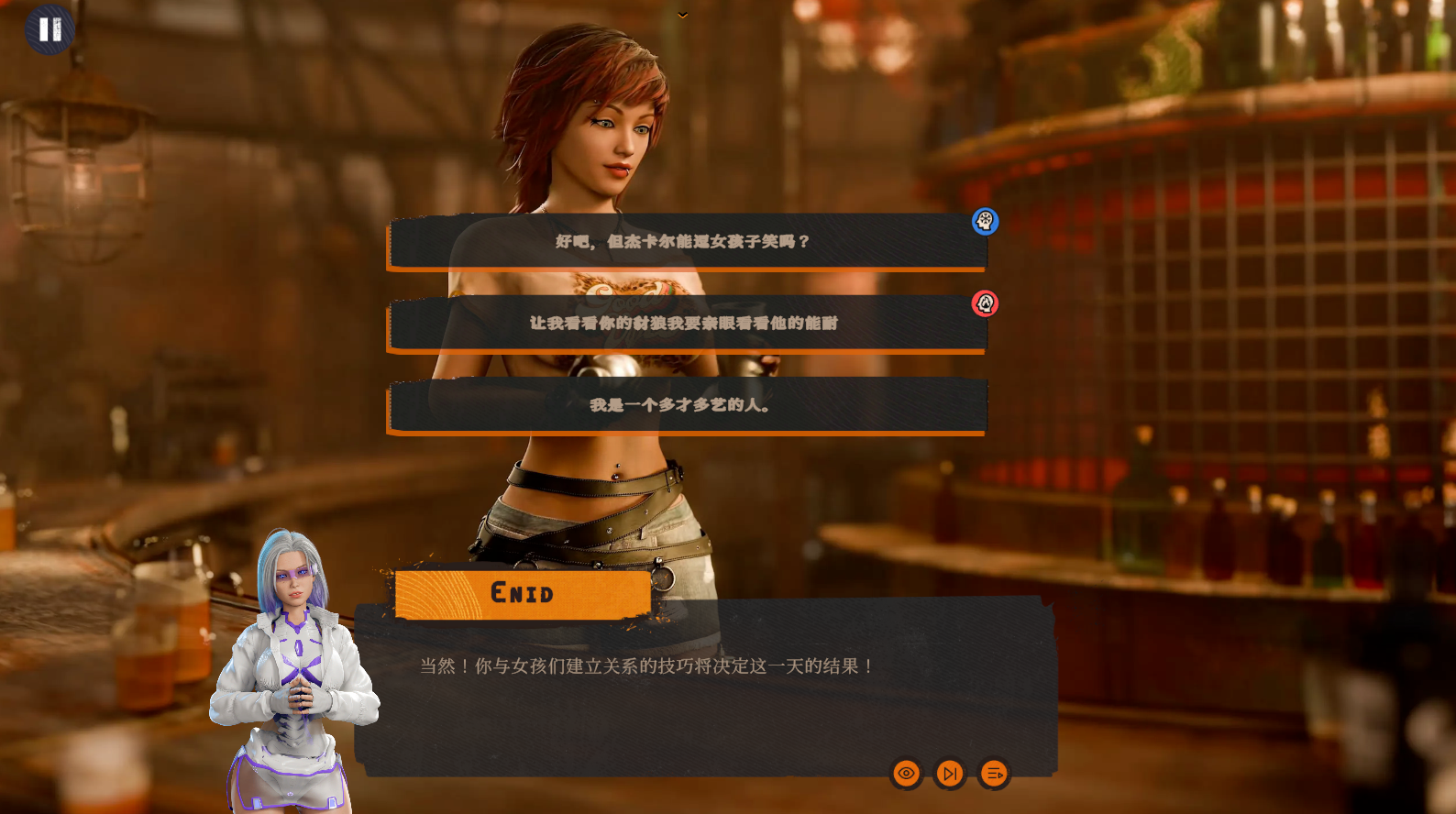
Task: Pause the game with the pause button
Action: click(x=50, y=29)
